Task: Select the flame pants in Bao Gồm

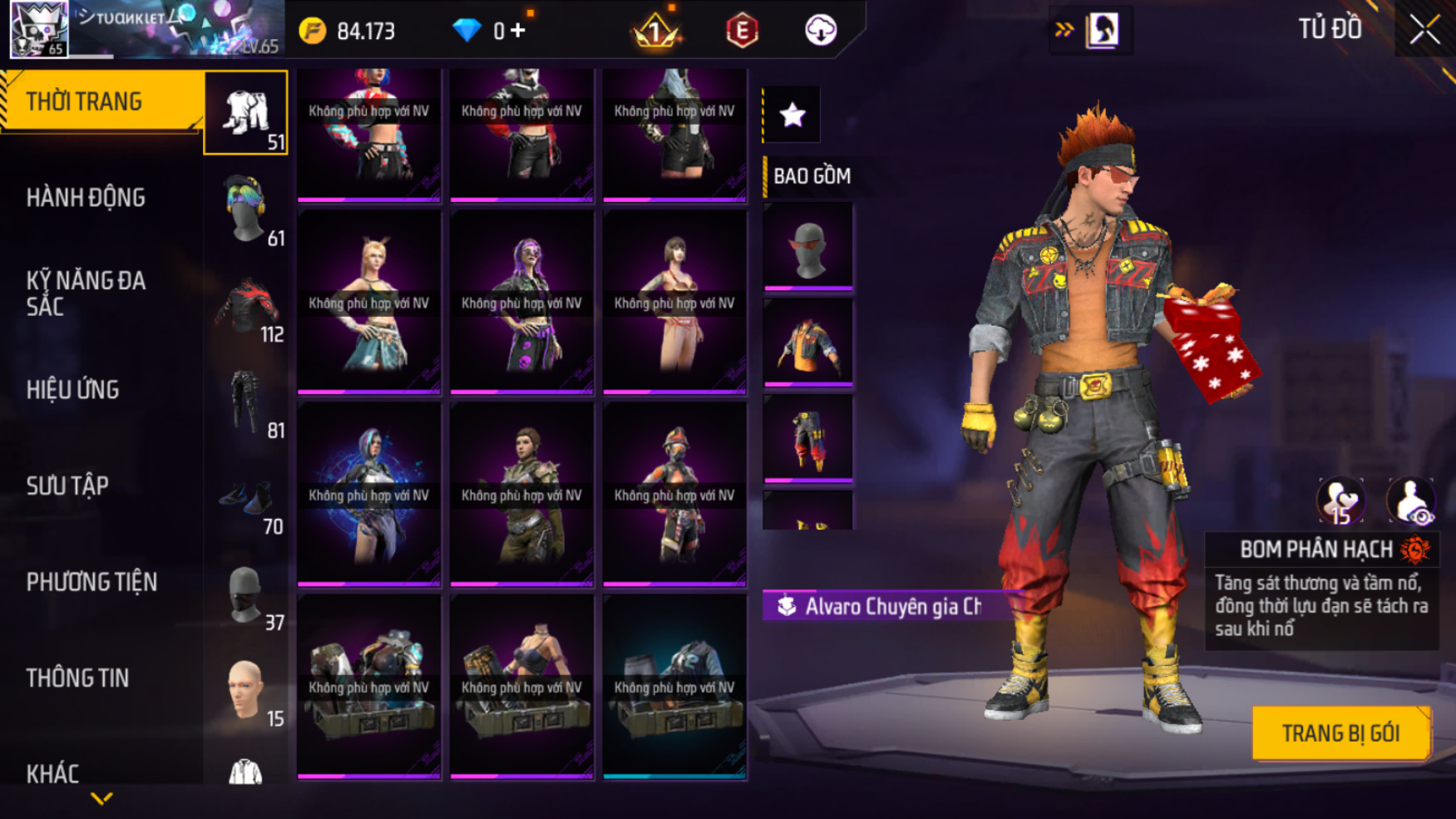Action: click(808, 438)
